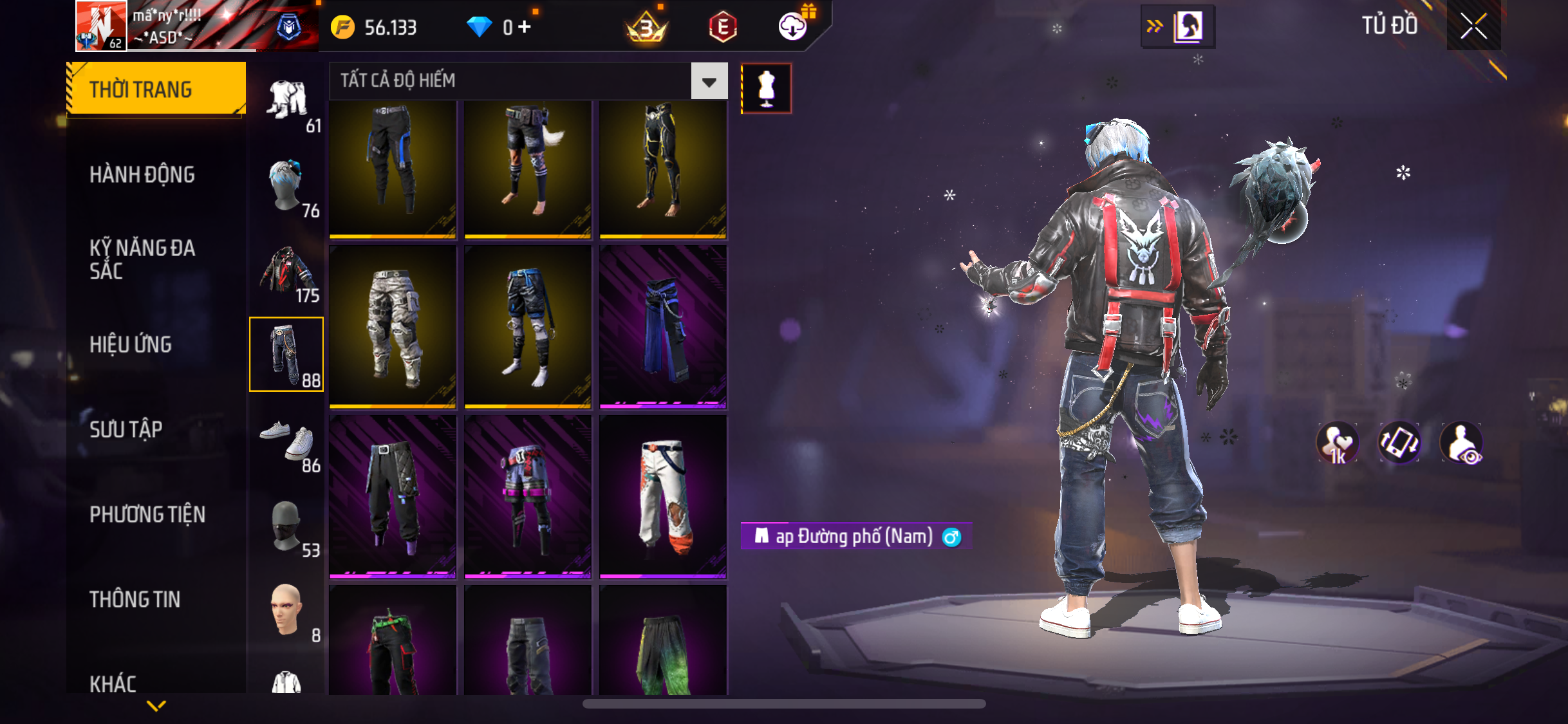Viewport: 1568px width, 724px height.
Task: Click the mannequin outfit preset button
Action: point(766,88)
